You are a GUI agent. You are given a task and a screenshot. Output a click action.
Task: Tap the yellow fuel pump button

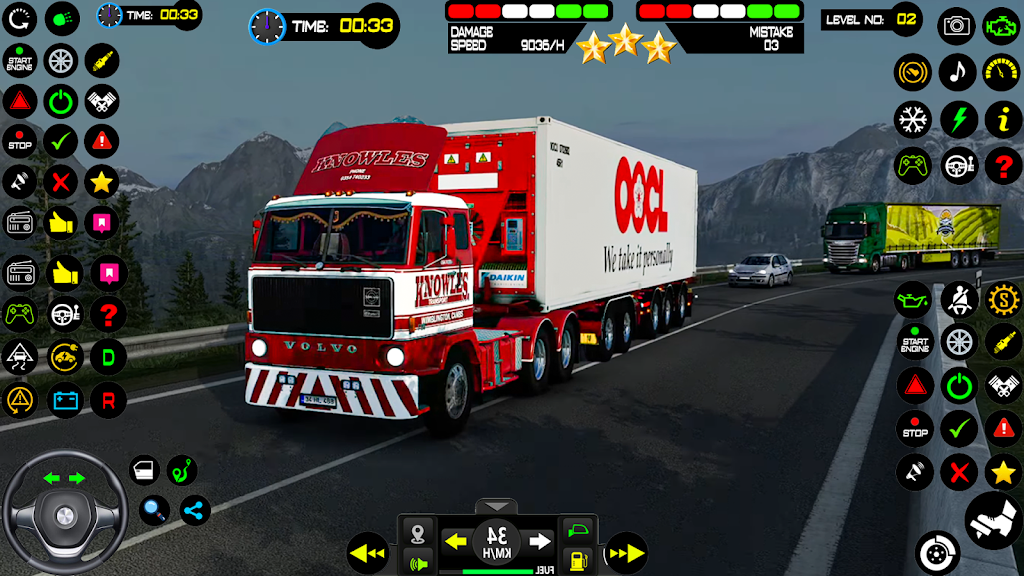pyautogui.click(x=577, y=559)
